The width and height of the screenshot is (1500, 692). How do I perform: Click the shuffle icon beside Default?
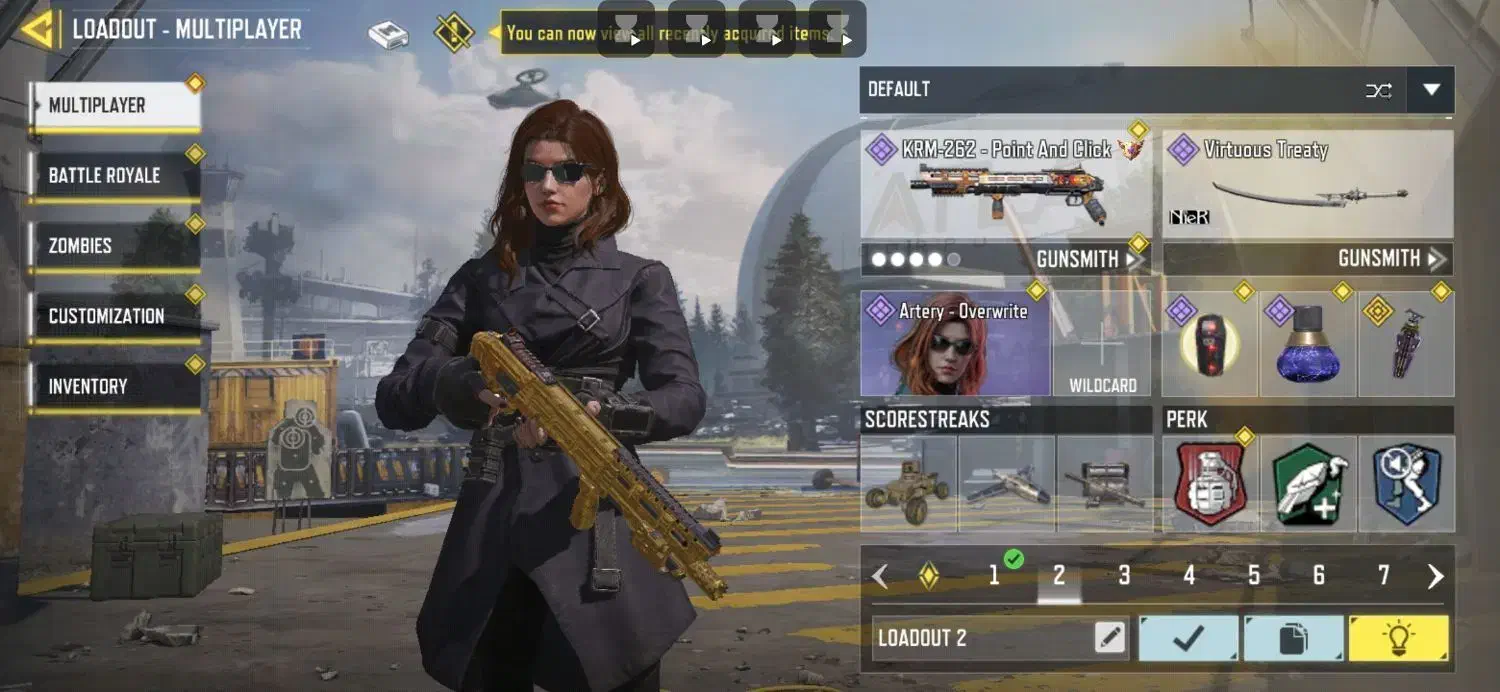tap(1378, 91)
